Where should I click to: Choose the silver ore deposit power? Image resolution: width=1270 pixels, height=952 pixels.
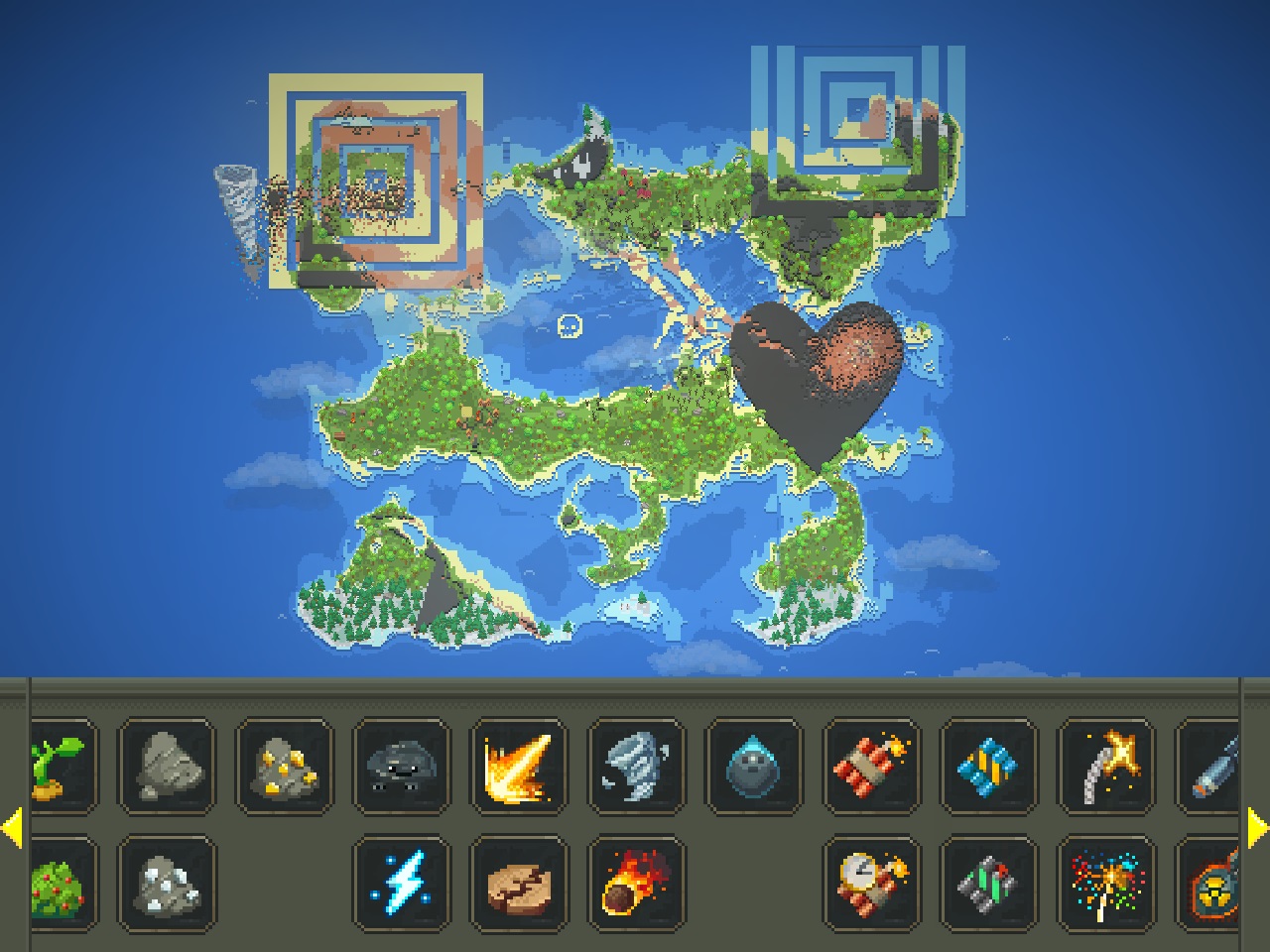[166, 885]
